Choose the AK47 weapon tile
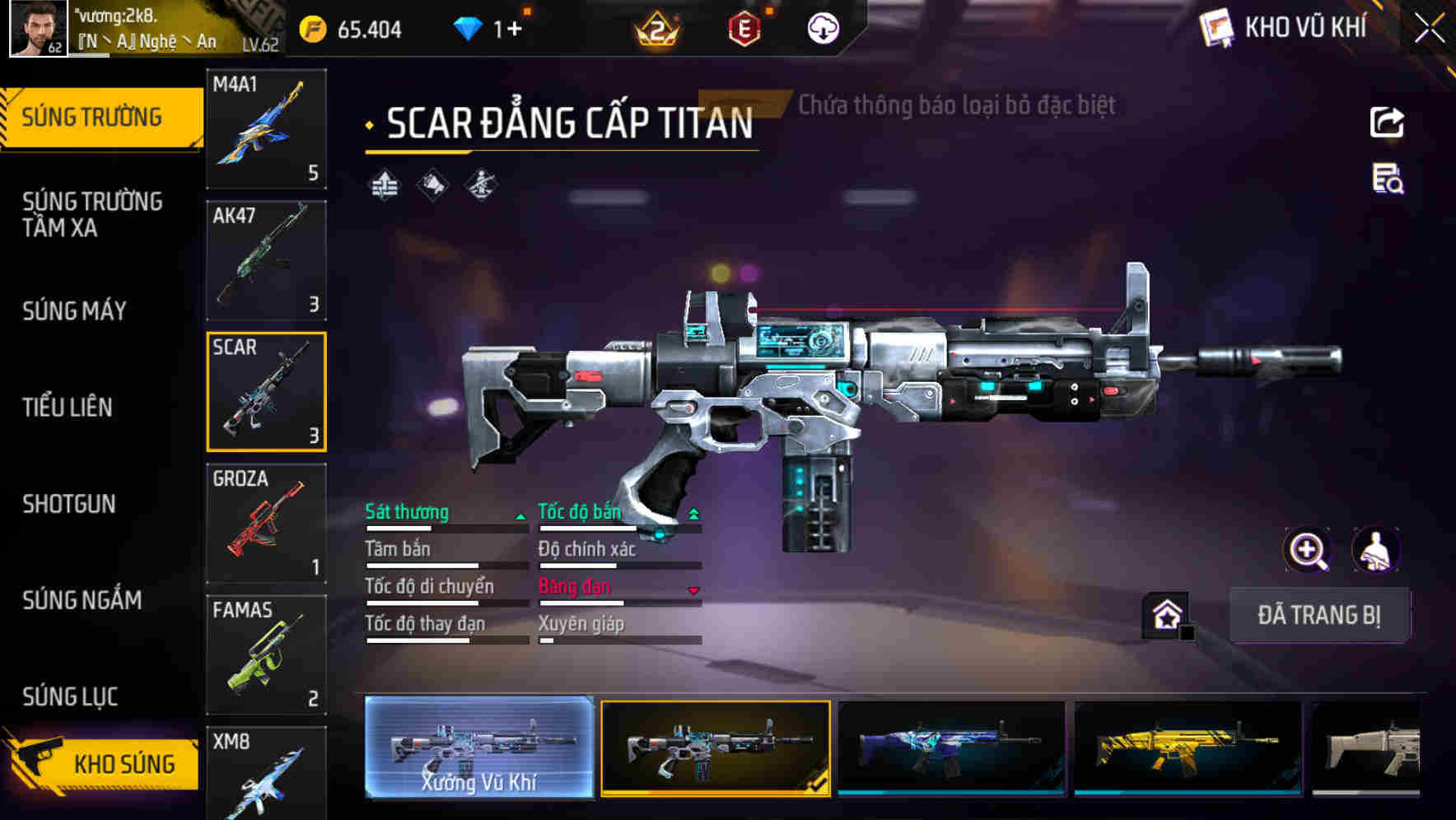1456x820 pixels. point(266,260)
